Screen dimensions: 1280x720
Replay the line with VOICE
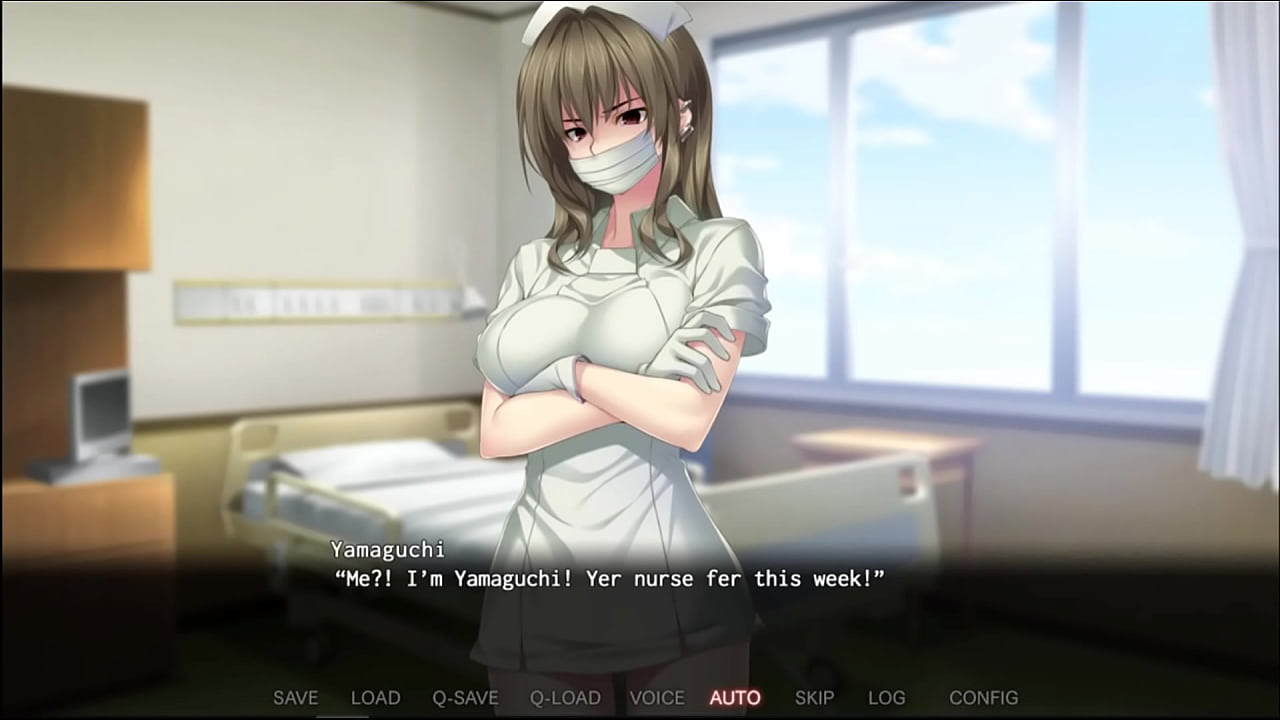coord(657,698)
